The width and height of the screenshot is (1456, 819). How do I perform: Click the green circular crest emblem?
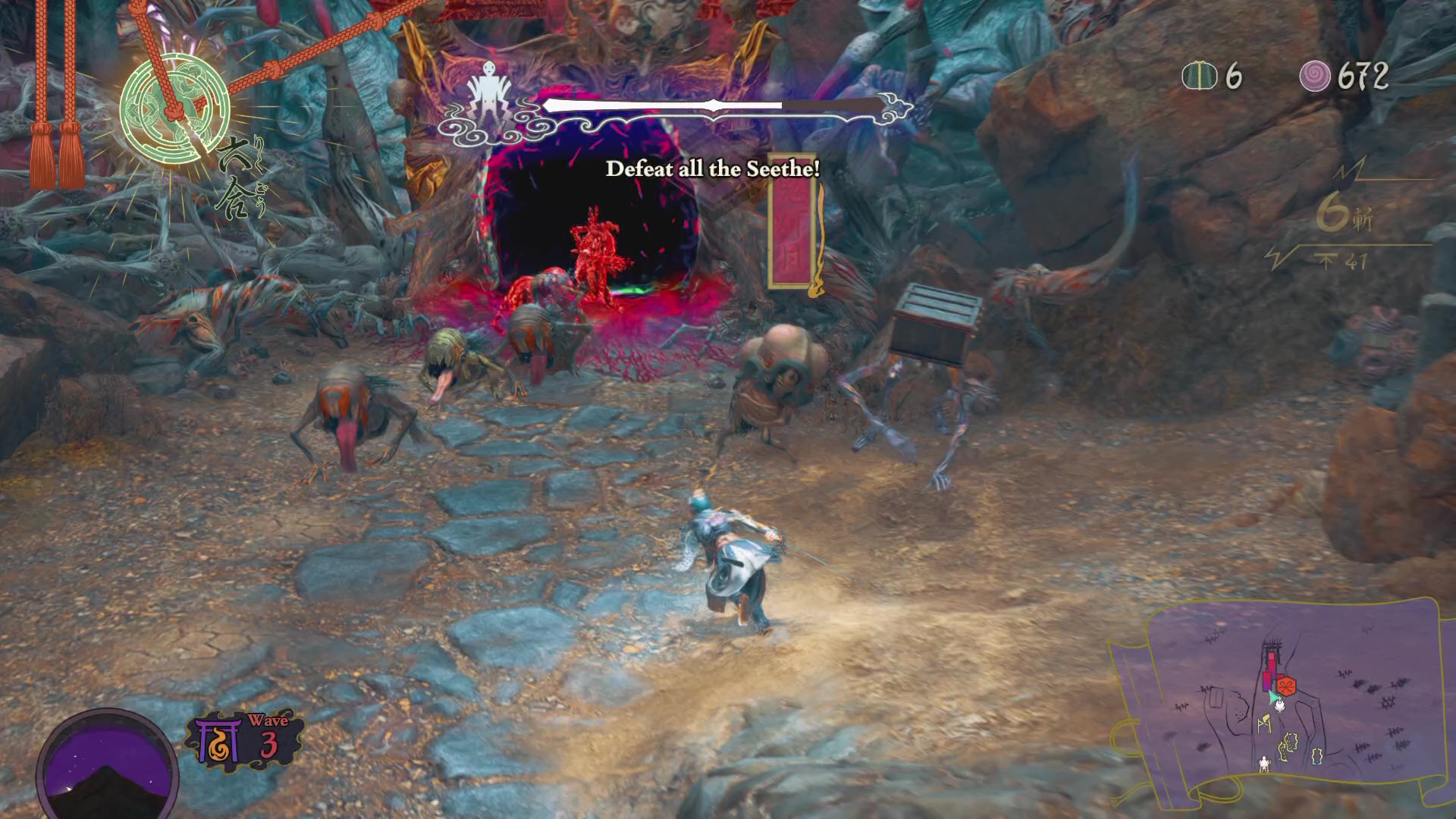[175, 108]
